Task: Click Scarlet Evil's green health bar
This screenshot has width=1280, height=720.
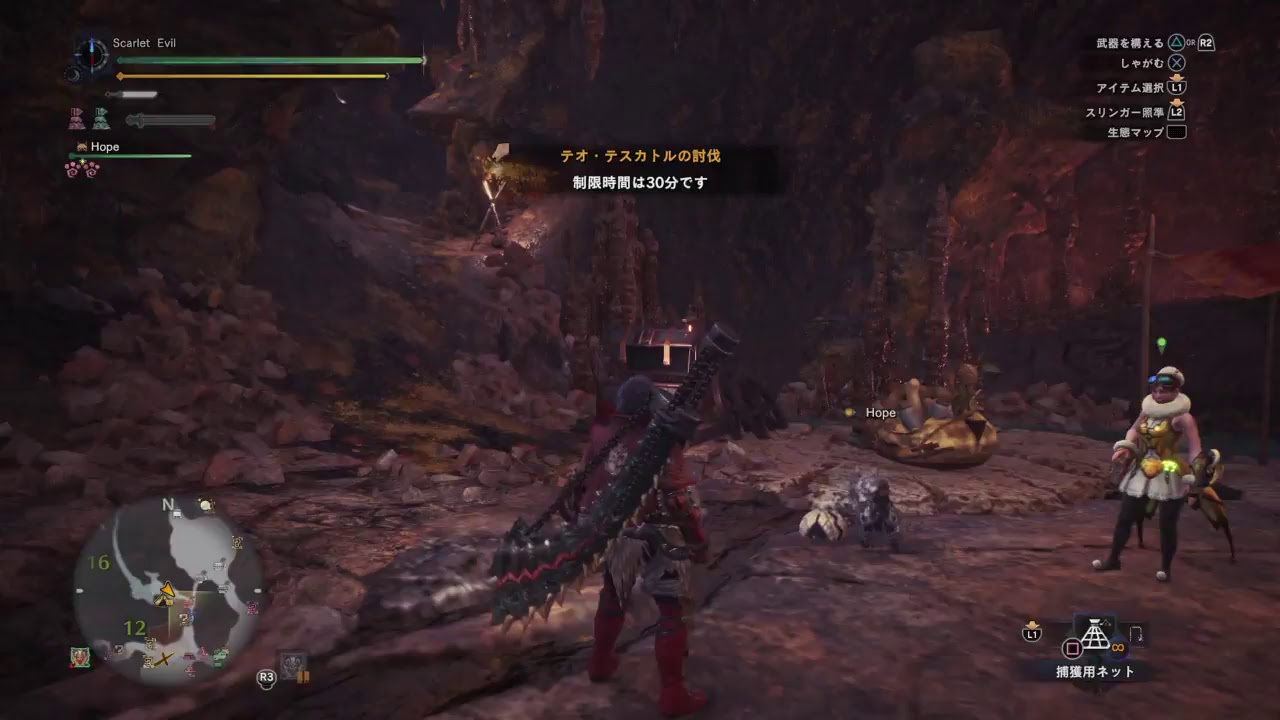Action: click(x=270, y=61)
